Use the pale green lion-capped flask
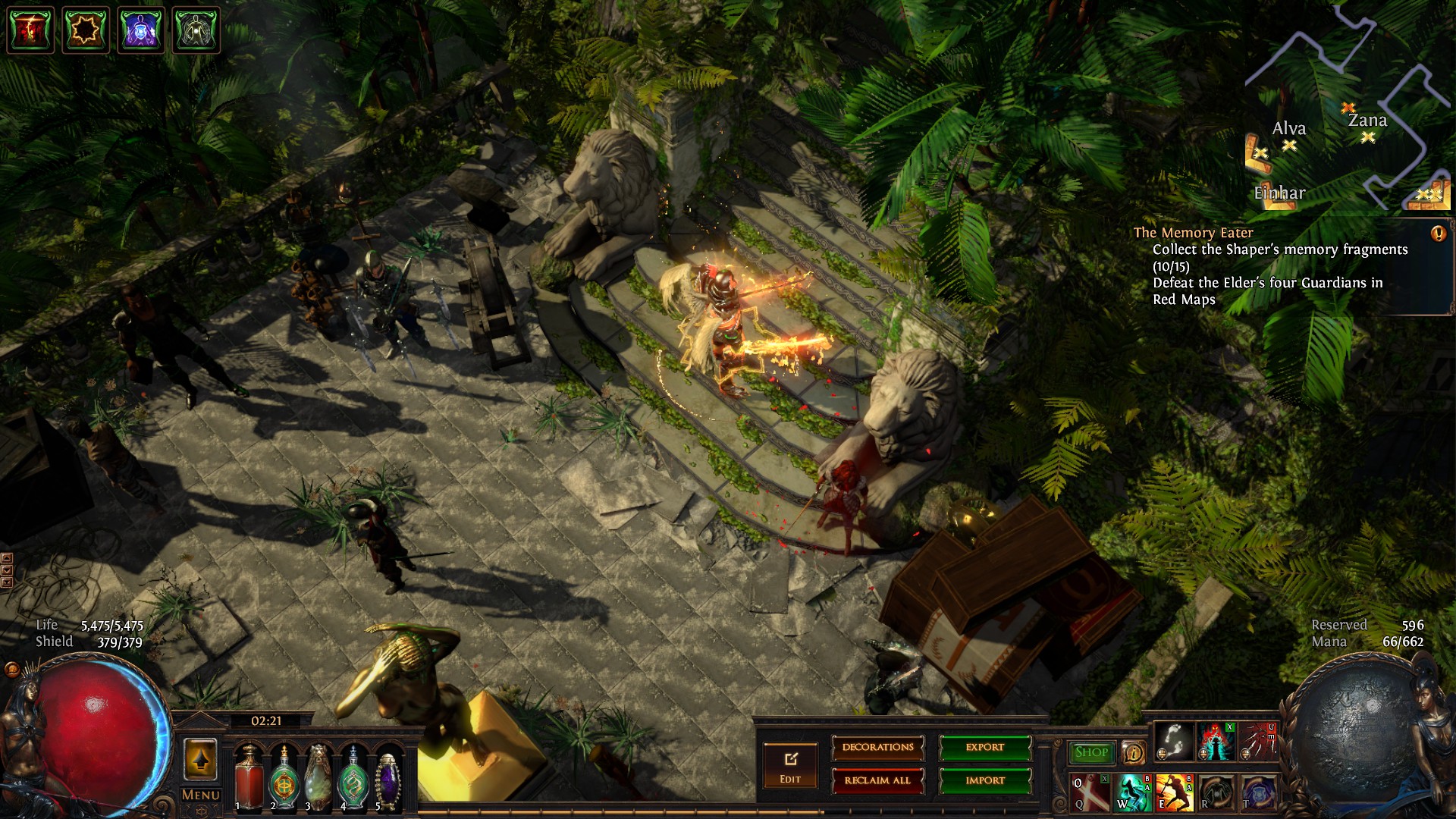The image size is (1456, 819). click(318, 777)
